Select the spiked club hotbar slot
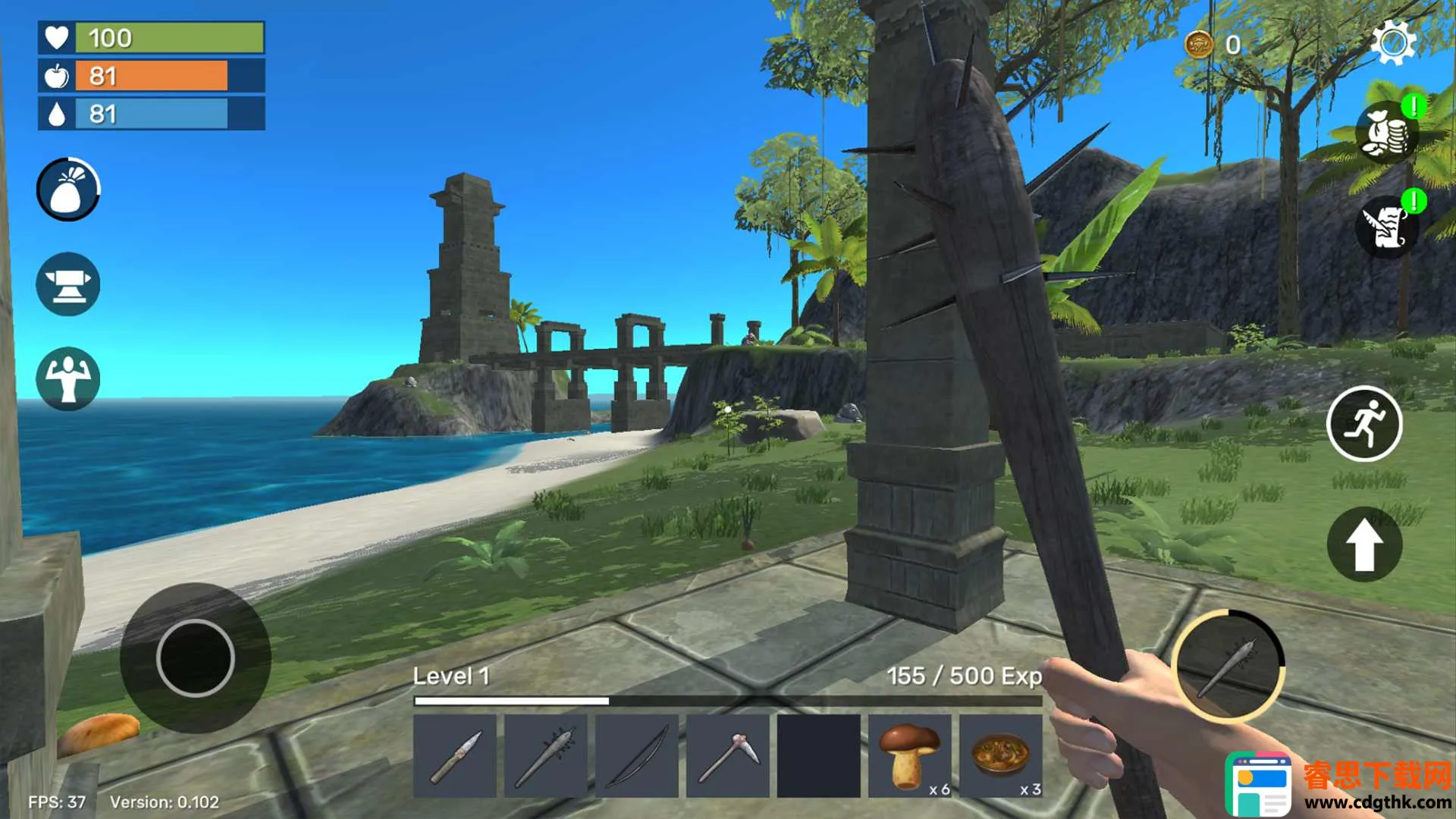This screenshot has width=1456, height=819. coord(546,756)
